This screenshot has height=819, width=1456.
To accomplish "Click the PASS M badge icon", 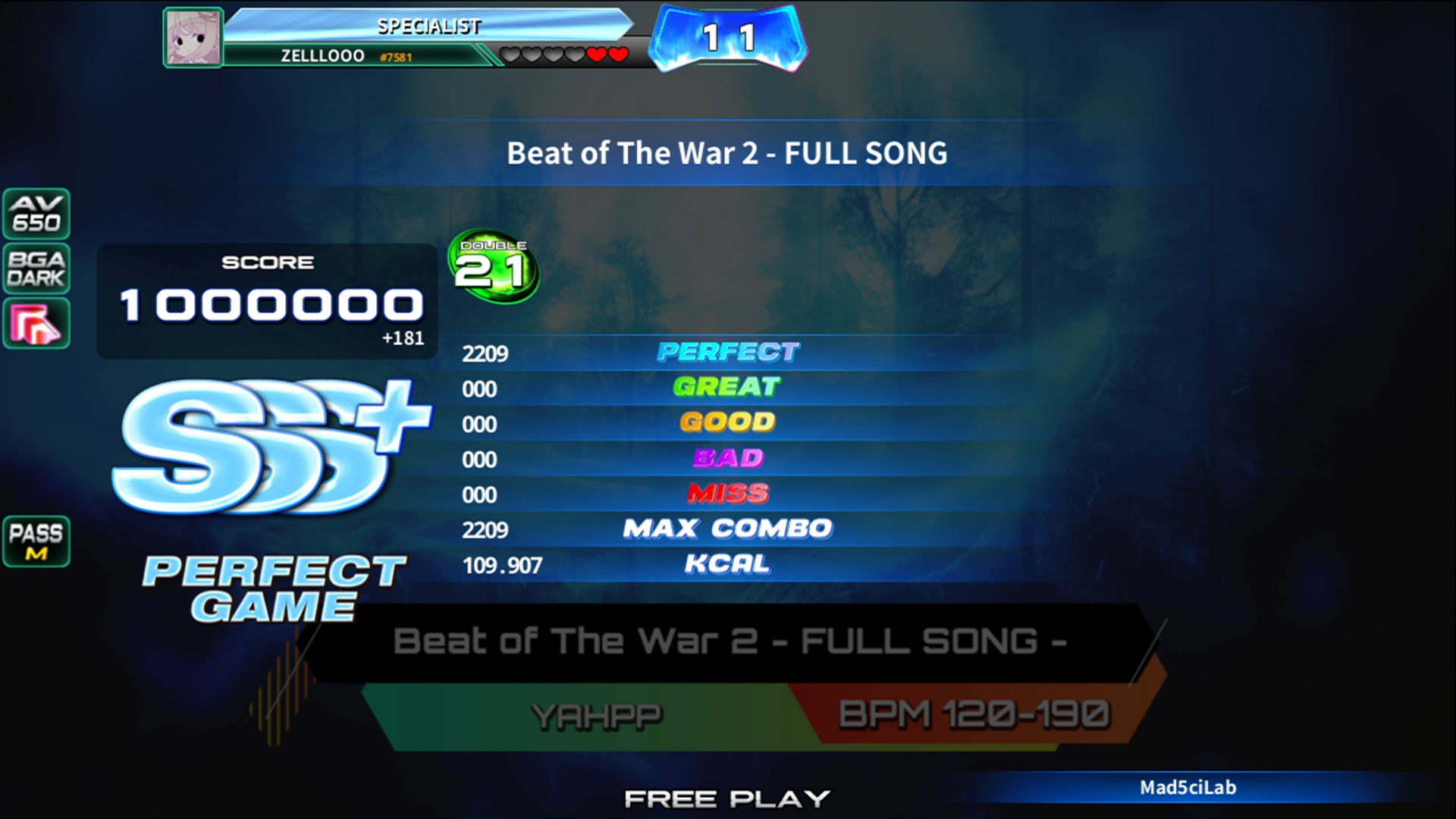I will click(x=36, y=541).
